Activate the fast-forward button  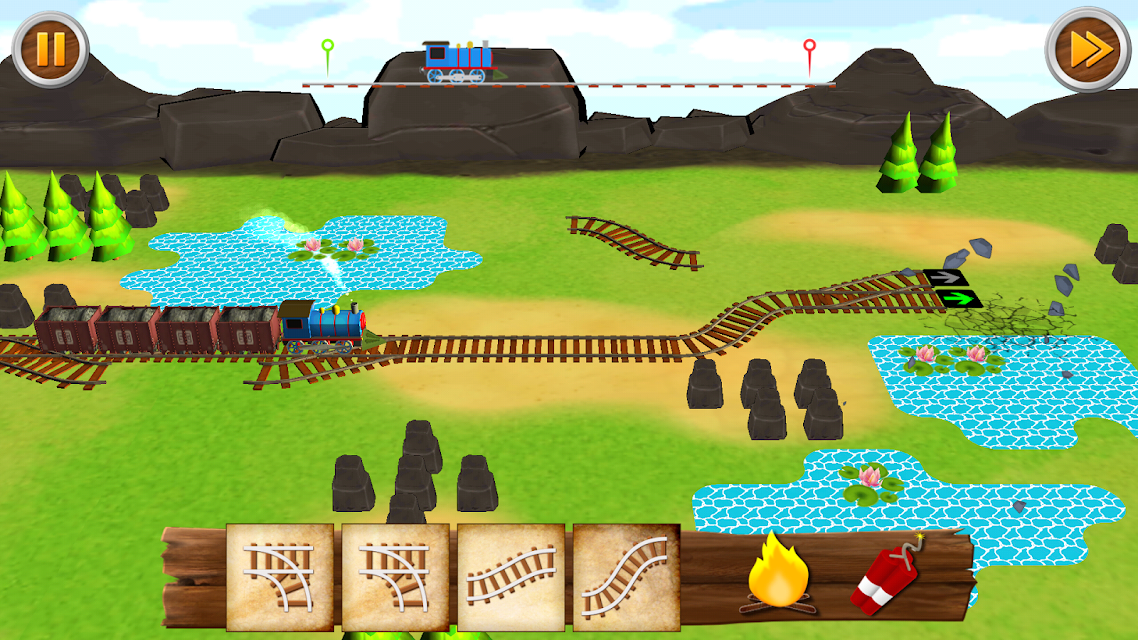(1087, 49)
